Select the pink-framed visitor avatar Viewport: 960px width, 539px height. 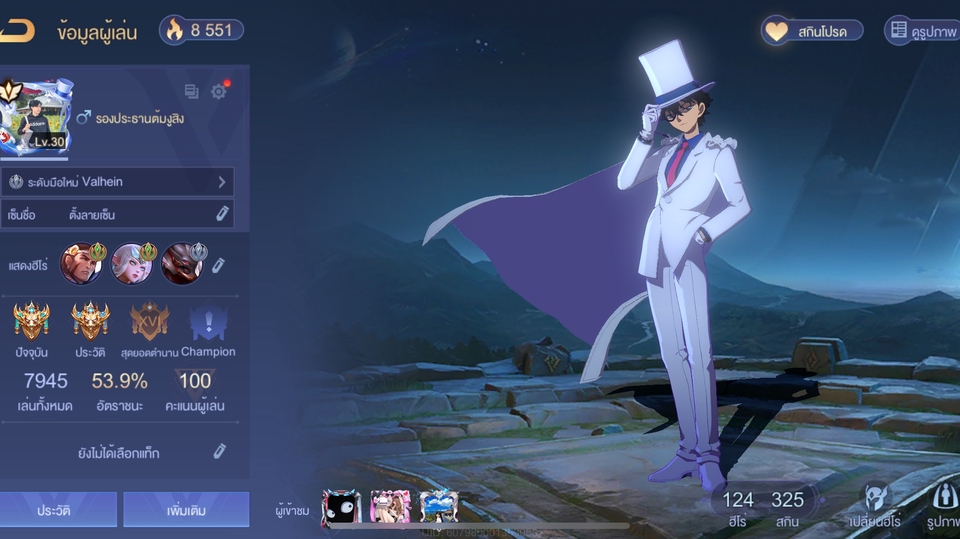click(x=390, y=507)
